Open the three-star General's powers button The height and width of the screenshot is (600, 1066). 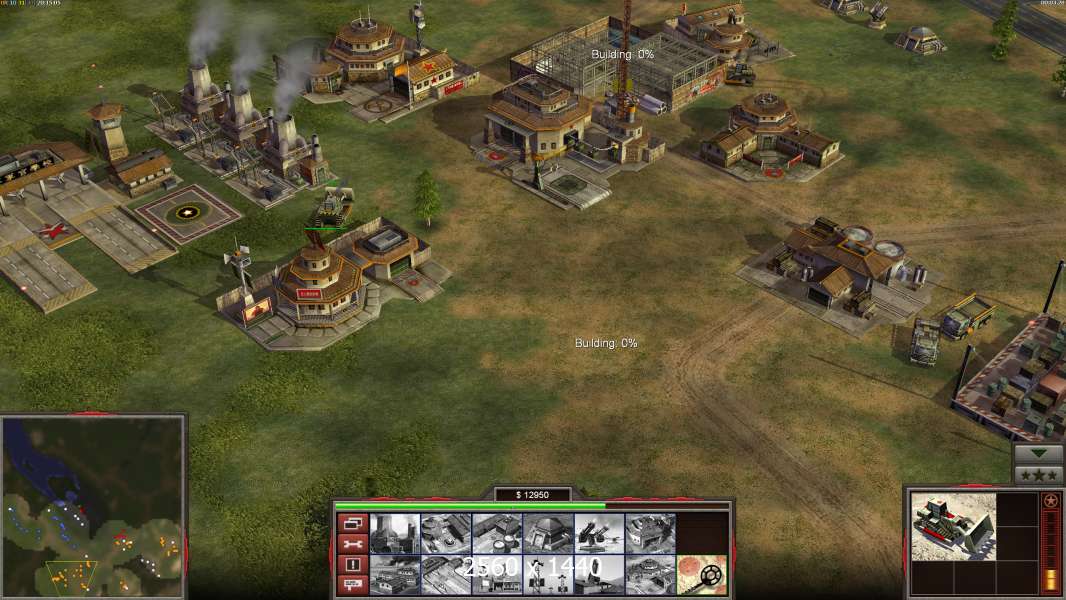point(1038,474)
